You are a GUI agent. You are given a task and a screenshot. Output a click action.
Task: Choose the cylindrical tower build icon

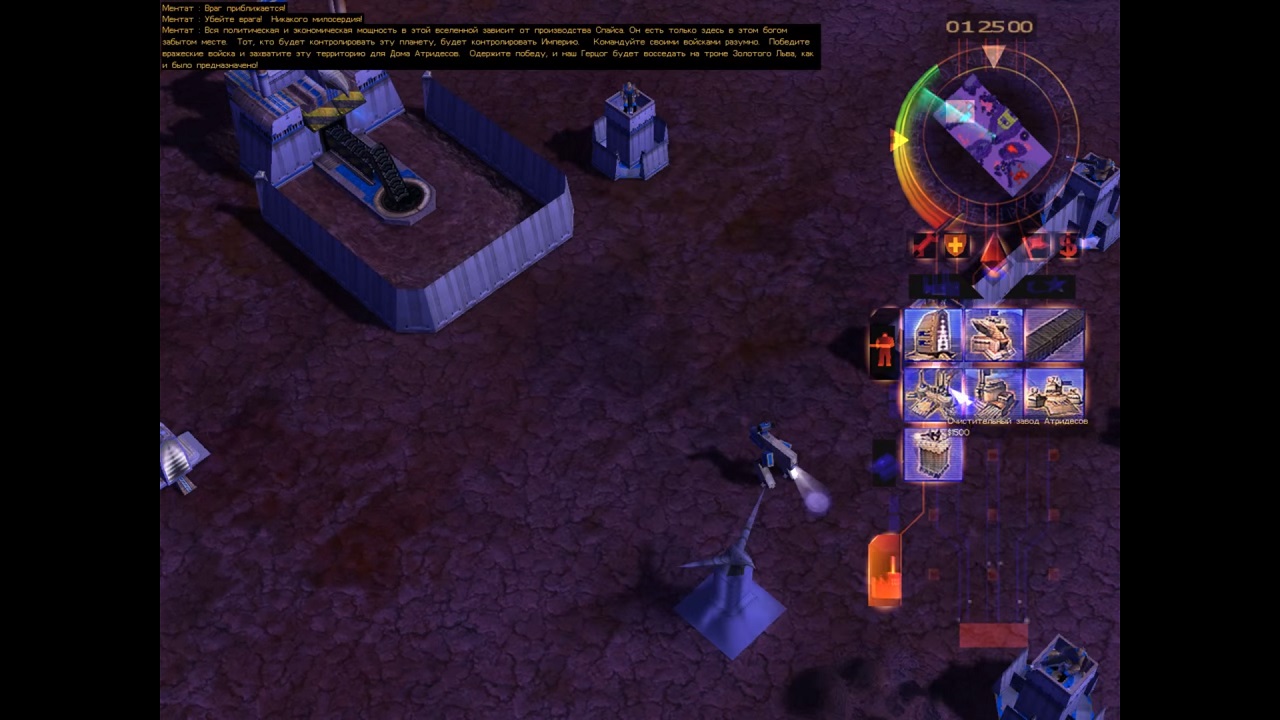point(932,454)
